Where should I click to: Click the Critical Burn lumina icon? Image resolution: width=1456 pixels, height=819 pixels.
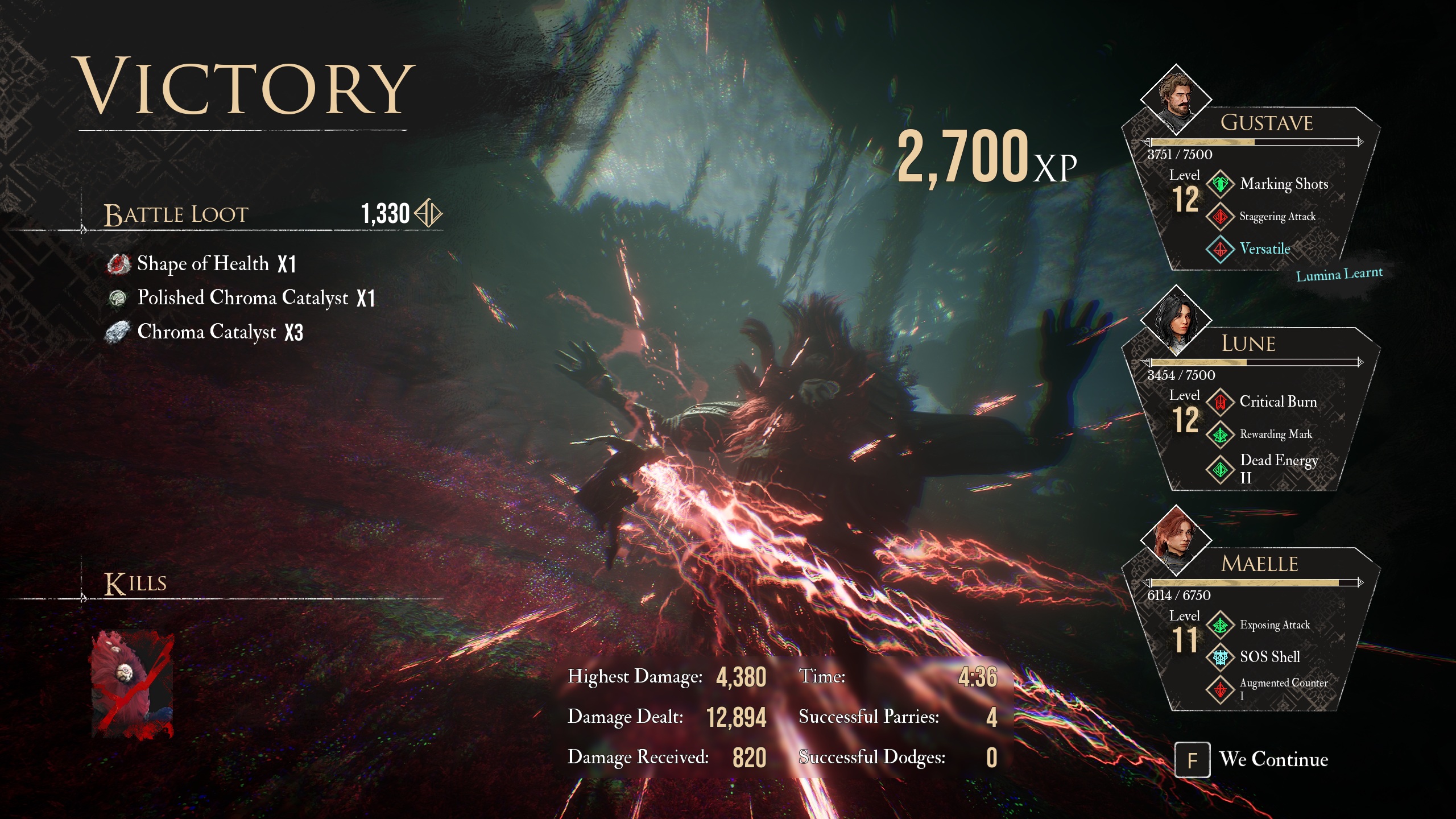(x=1220, y=402)
